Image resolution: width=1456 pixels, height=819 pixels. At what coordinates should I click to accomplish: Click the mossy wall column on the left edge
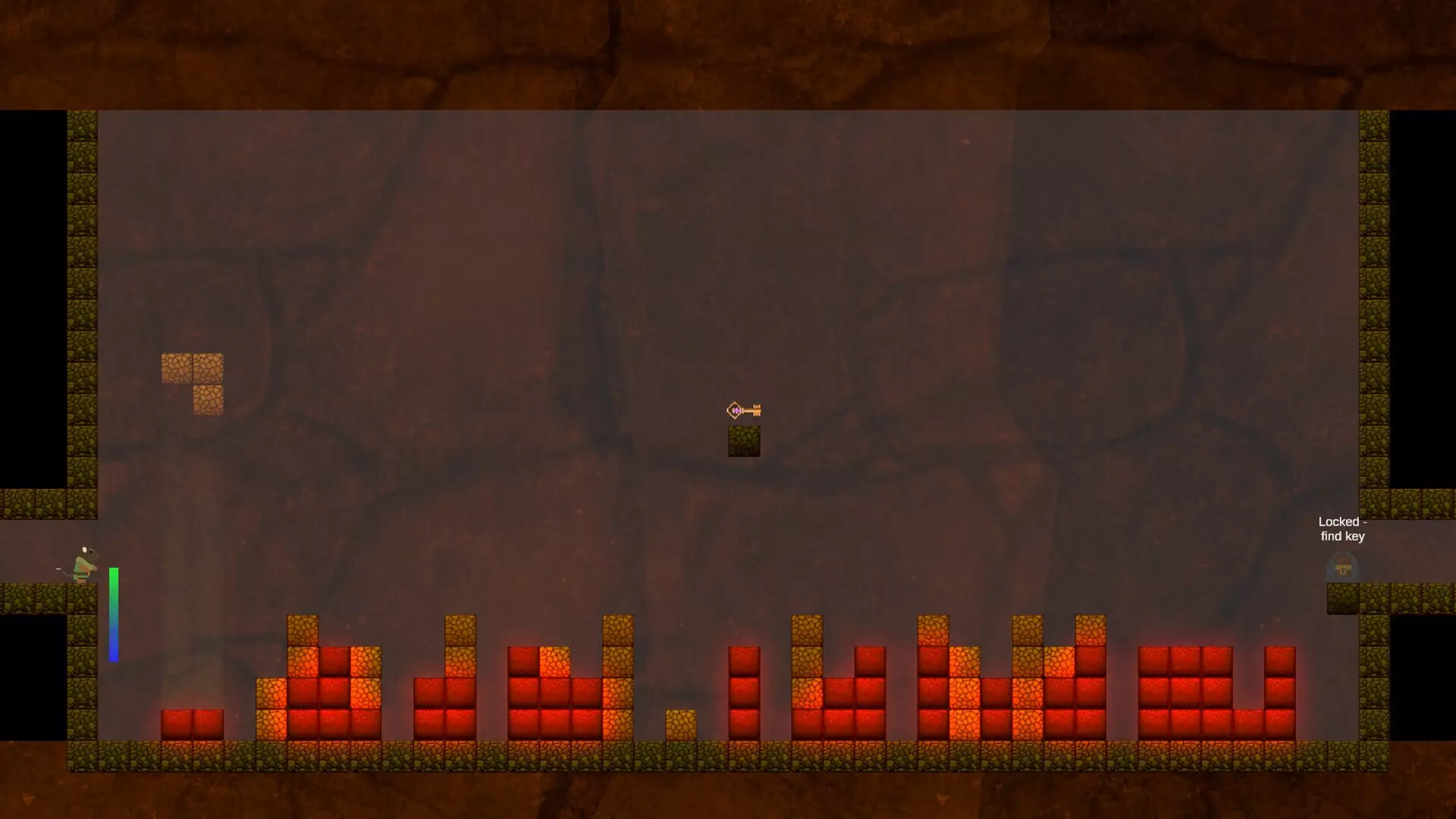tap(81, 303)
